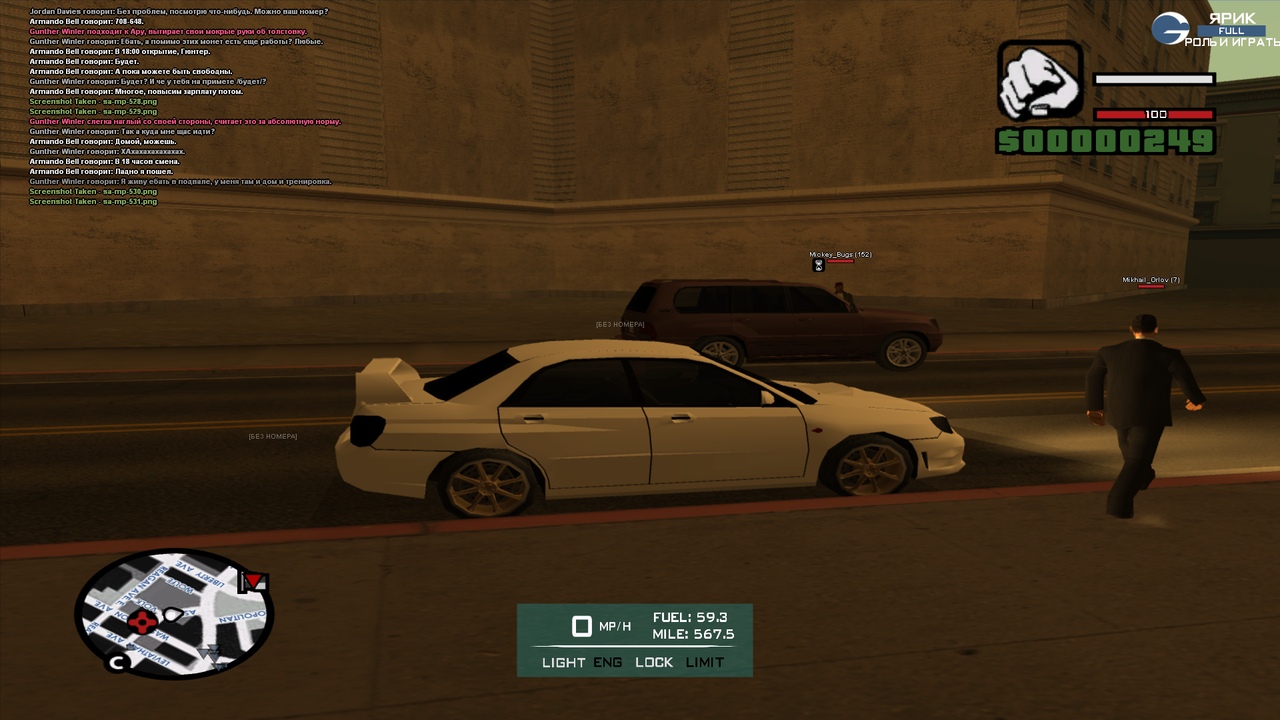Click the fist weapon icon
Screen dimensions: 1280x720
click(1039, 81)
